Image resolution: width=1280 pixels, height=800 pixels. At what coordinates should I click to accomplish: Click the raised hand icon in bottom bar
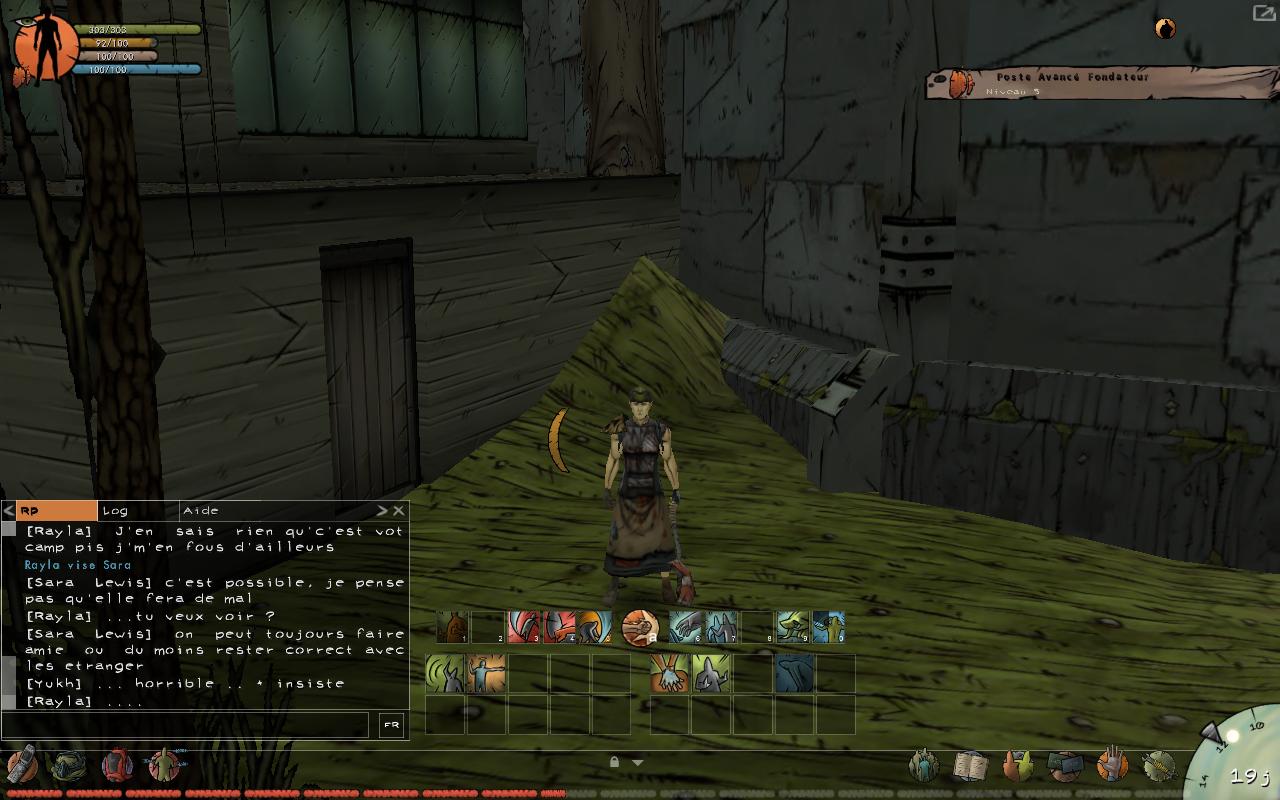(1111, 766)
